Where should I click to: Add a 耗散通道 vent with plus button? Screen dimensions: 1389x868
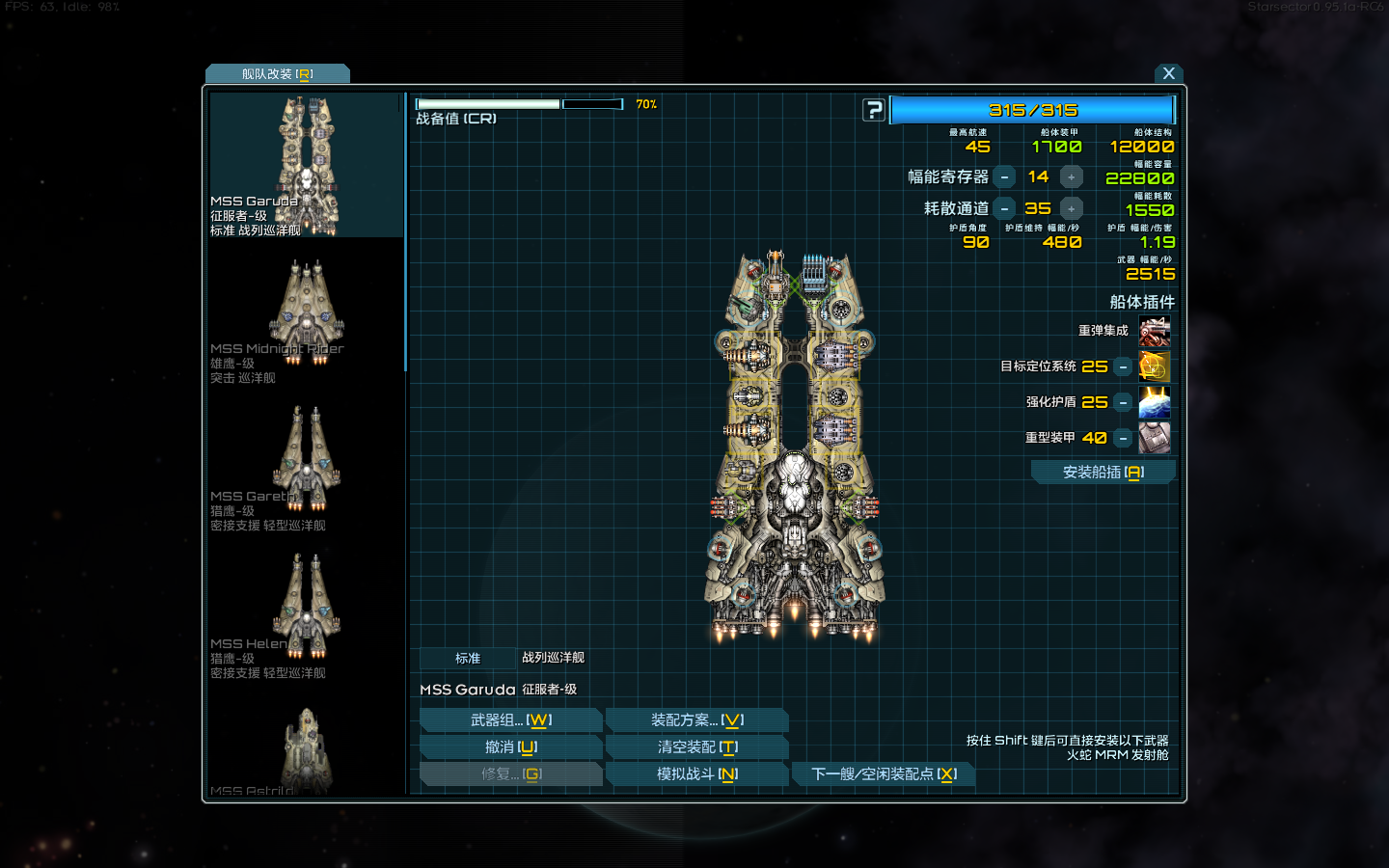(x=1071, y=209)
